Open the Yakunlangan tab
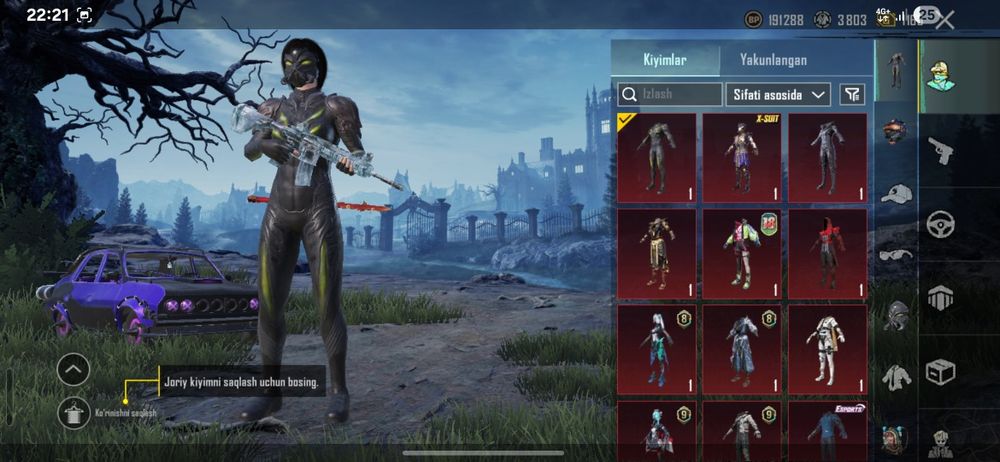This screenshot has width=1000, height=462. [x=772, y=60]
